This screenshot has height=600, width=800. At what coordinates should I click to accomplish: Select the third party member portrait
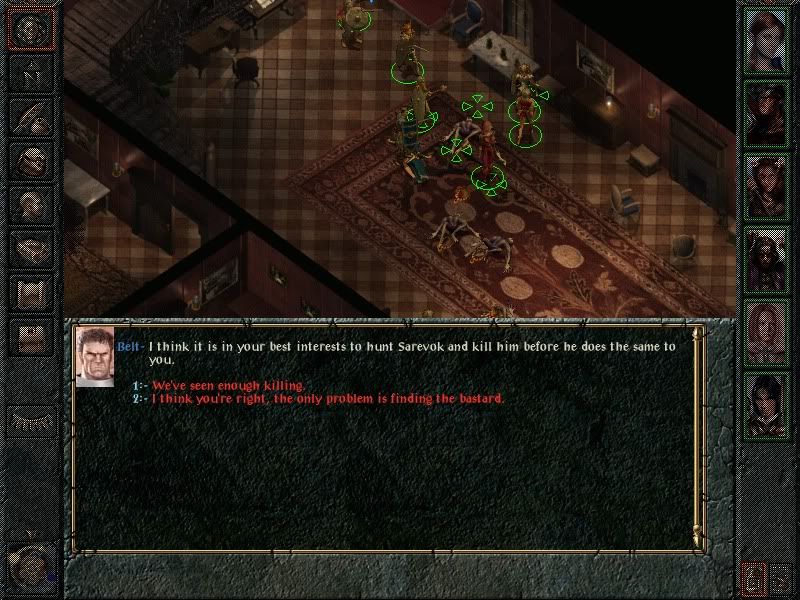click(767, 185)
